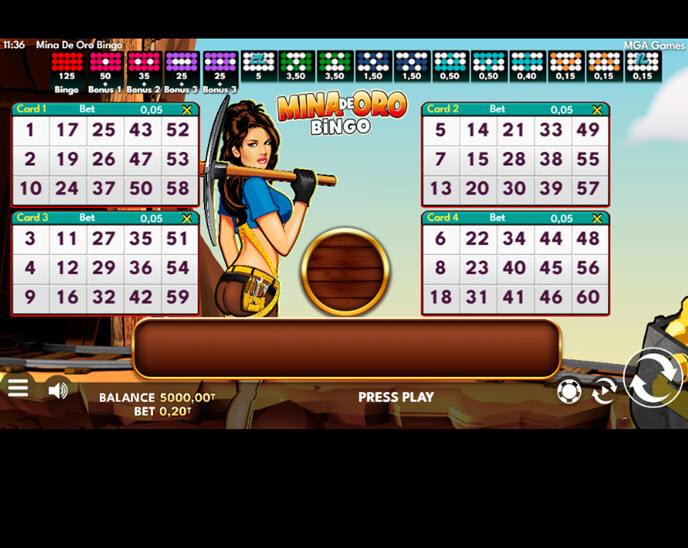
Task: Click the wooden barrel ball display
Action: 345,271
